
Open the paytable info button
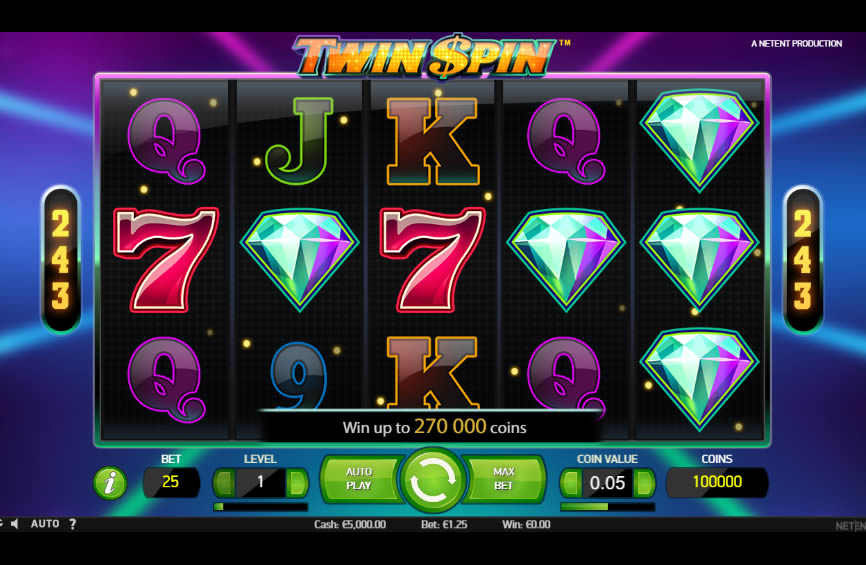(x=110, y=483)
